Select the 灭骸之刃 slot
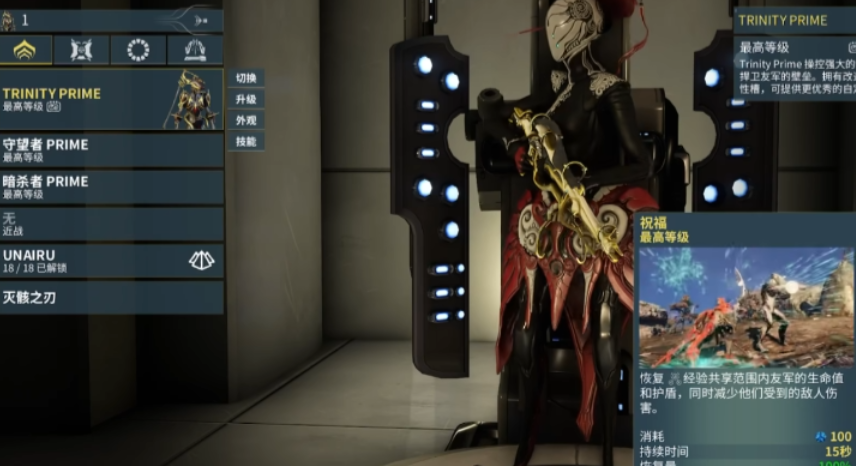 (110, 297)
